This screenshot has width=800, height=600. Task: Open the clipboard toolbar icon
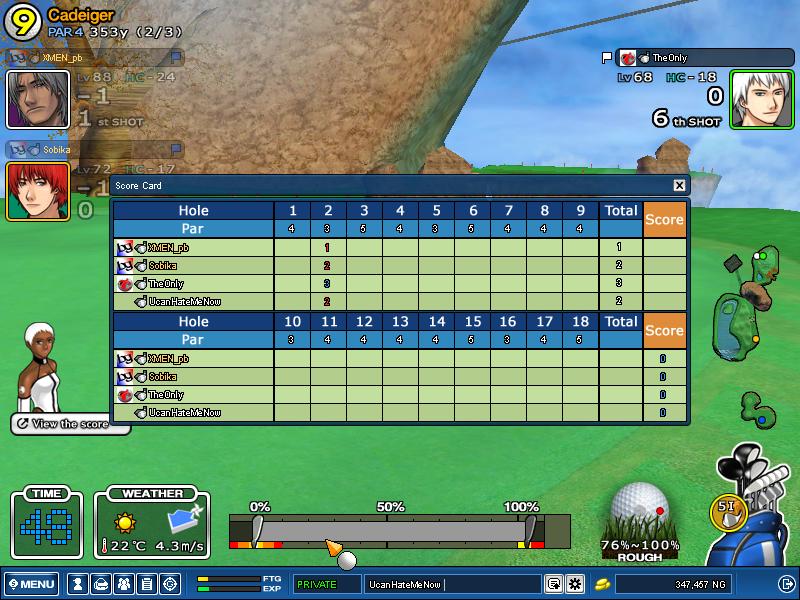[146, 584]
